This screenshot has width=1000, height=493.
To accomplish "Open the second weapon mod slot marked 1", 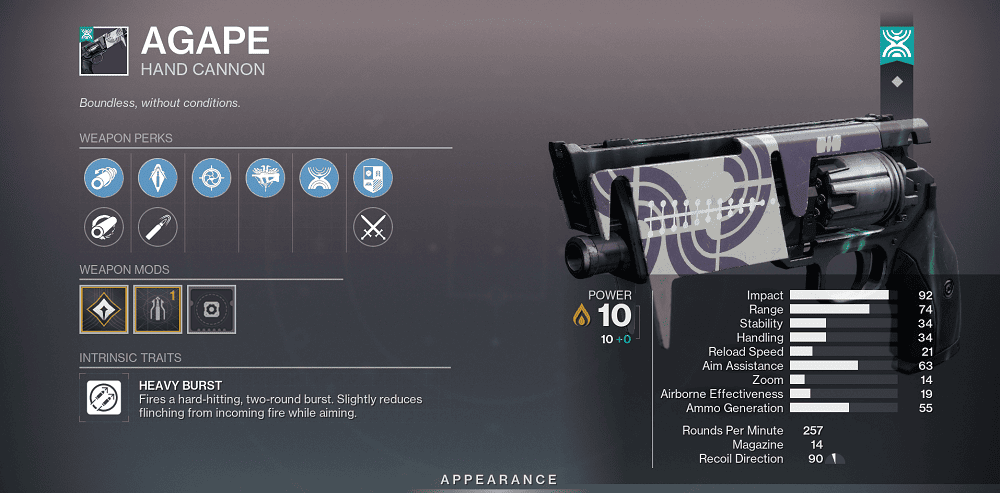I will (157, 310).
